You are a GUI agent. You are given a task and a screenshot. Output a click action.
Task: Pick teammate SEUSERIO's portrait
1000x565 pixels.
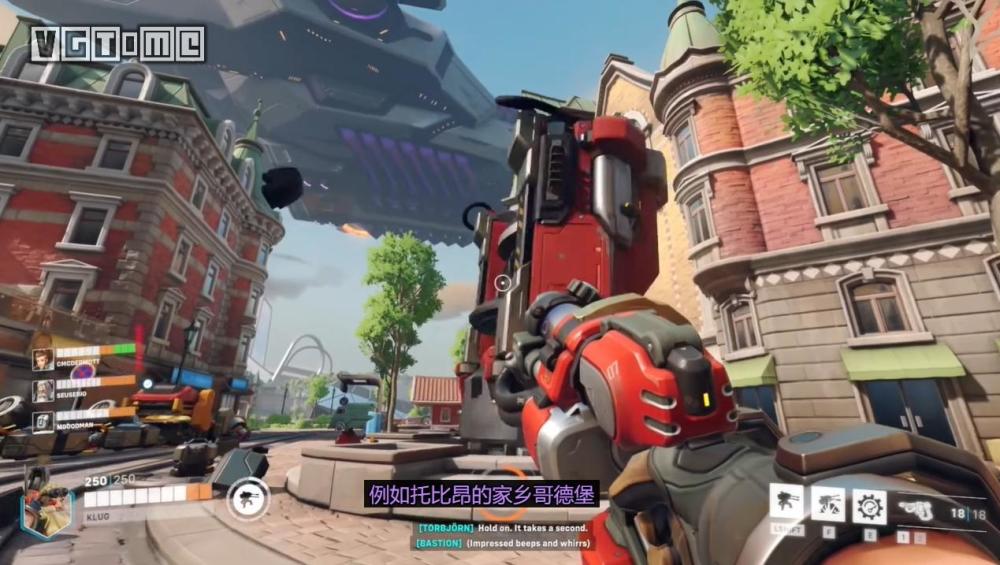point(42,390)
